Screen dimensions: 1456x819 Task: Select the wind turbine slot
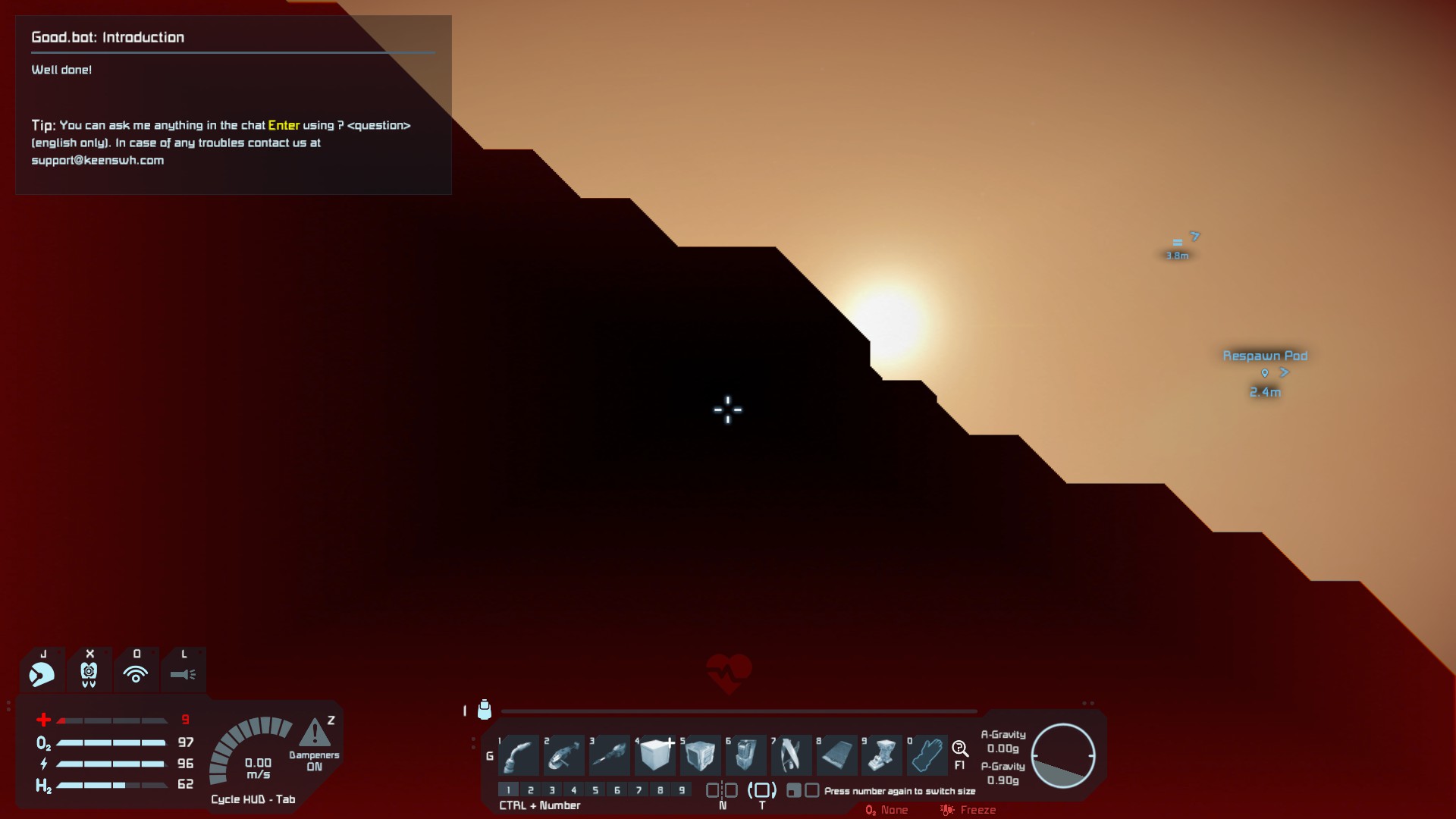[791, 755]
